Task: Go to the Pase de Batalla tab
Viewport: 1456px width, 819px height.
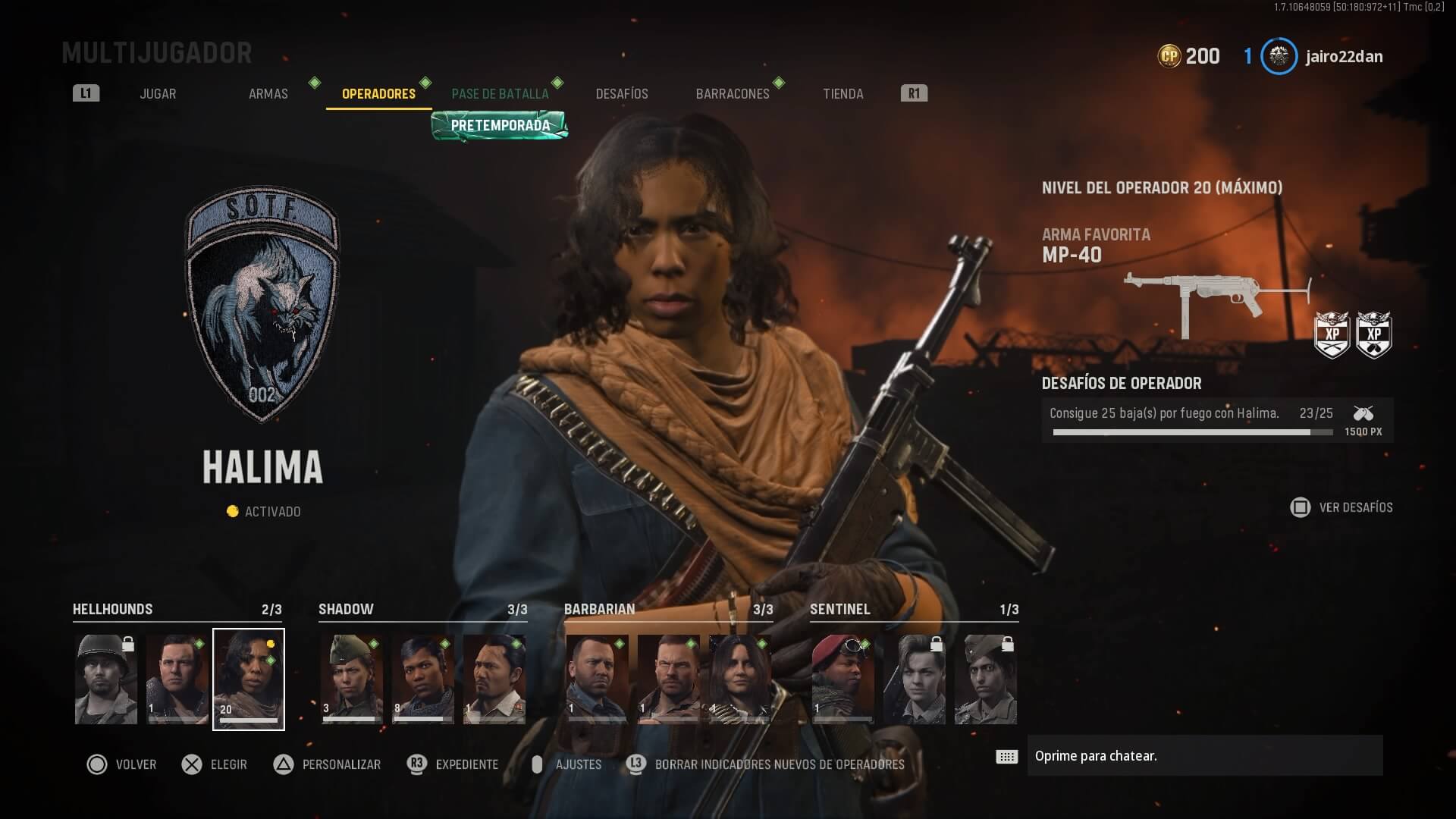Action: click(x=500, y=94)
